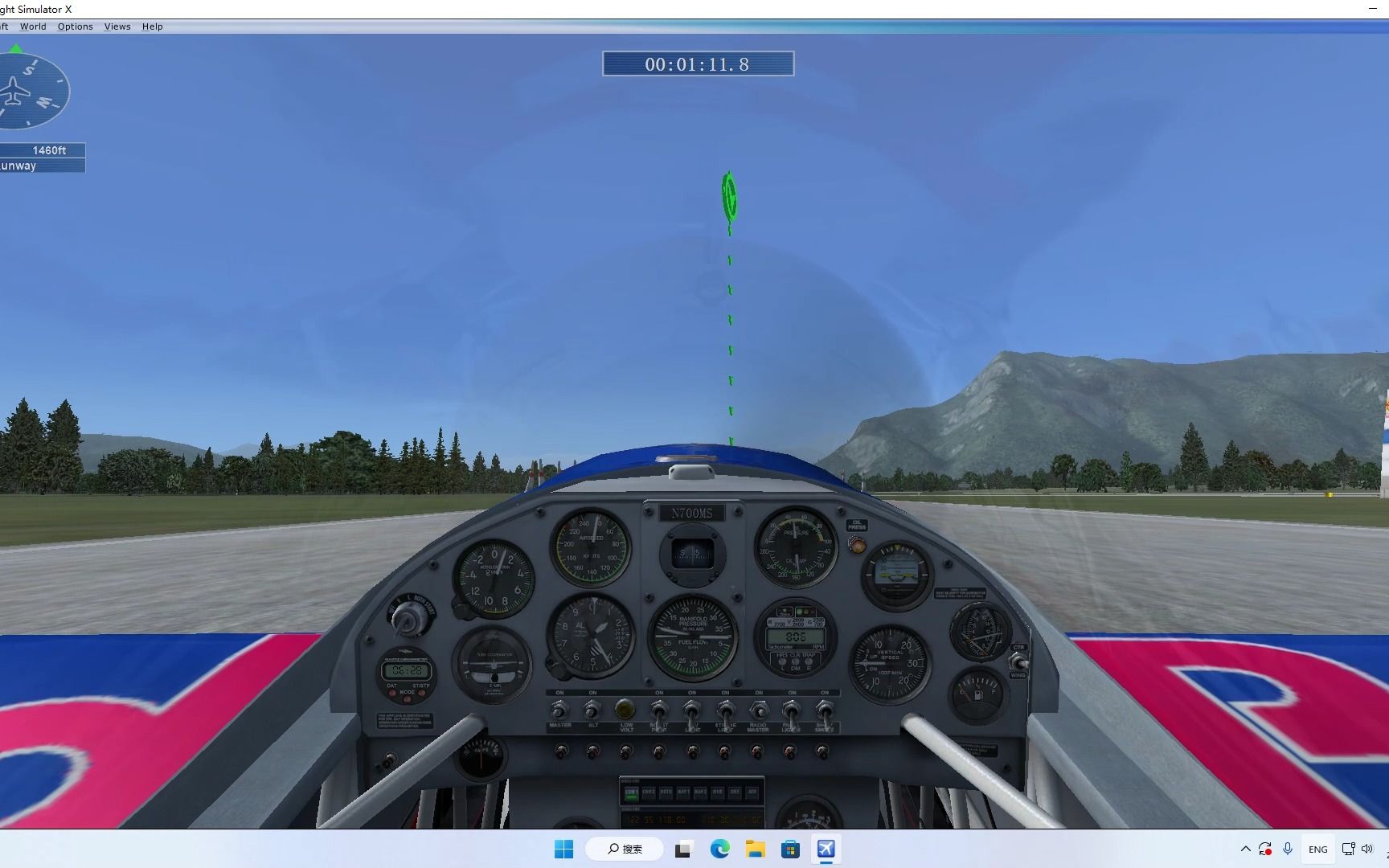
Task: Toggle the MASTER switch on
Action: [x=559, y=710]
